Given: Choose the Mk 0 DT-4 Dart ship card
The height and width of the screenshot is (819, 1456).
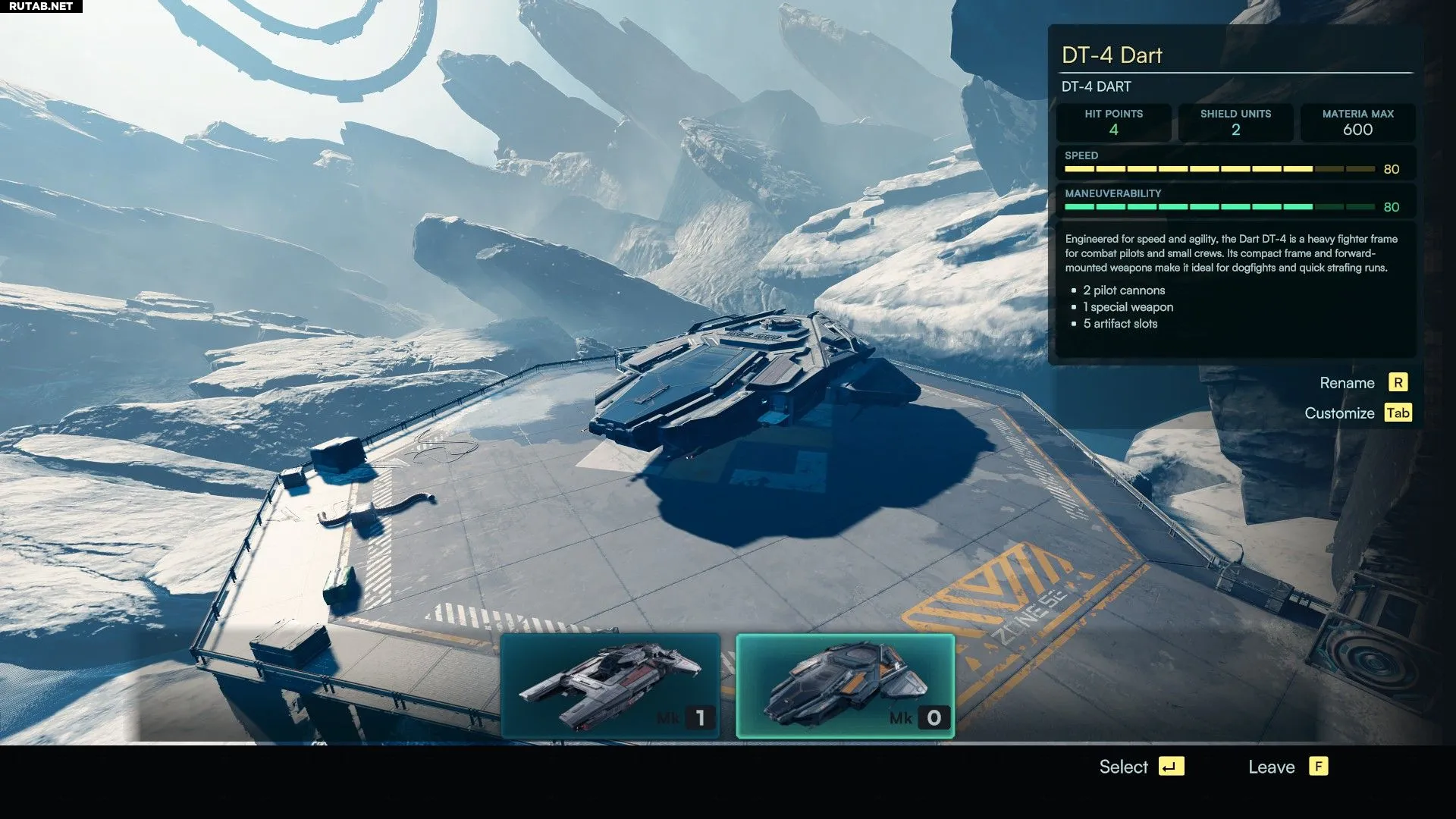Looking at the screenshot, I should pos(845,686).
